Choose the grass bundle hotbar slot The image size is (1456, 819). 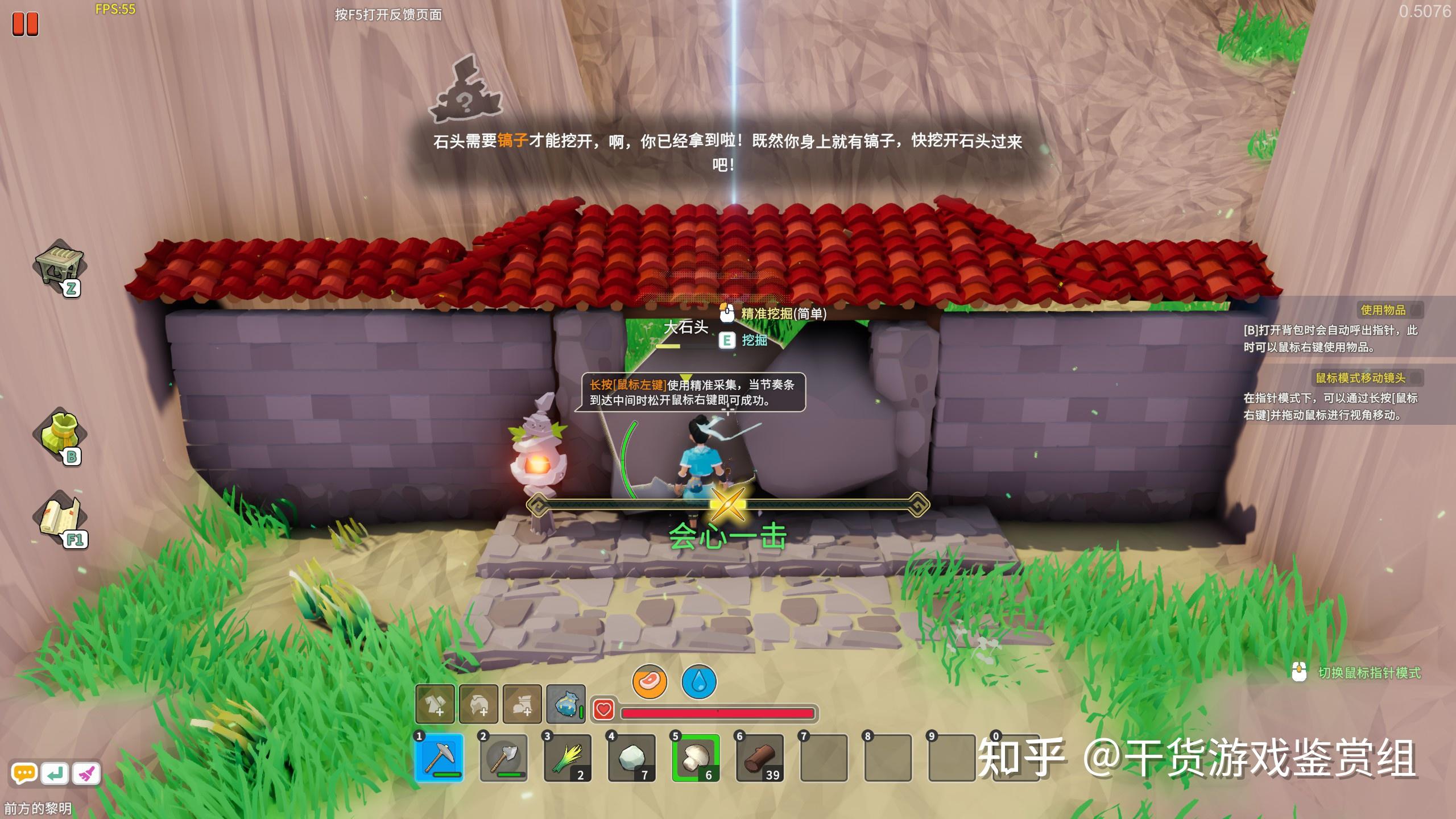(x=567, y=758)
